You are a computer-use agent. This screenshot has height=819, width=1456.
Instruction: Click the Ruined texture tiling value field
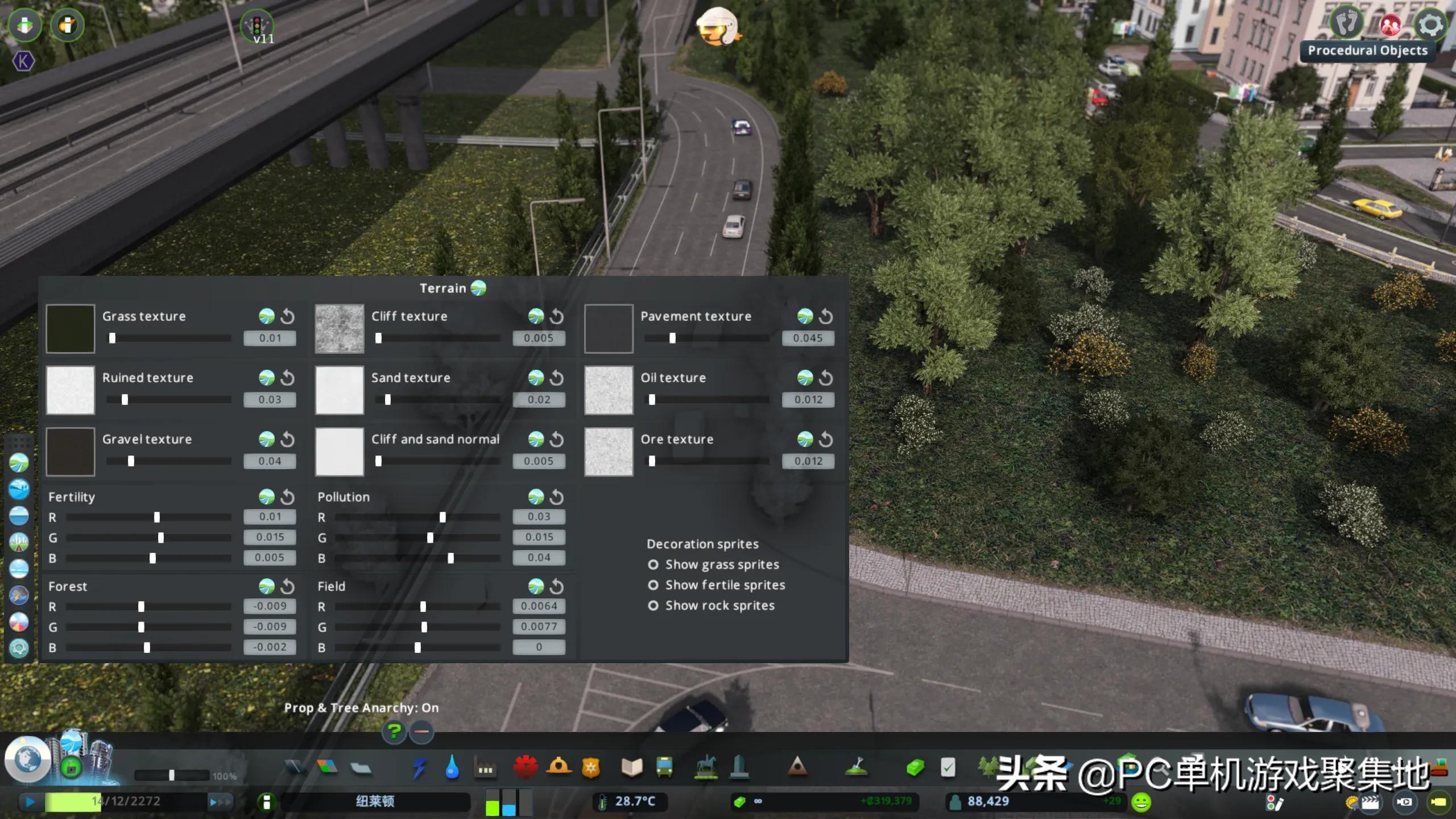tap(270, 399)
